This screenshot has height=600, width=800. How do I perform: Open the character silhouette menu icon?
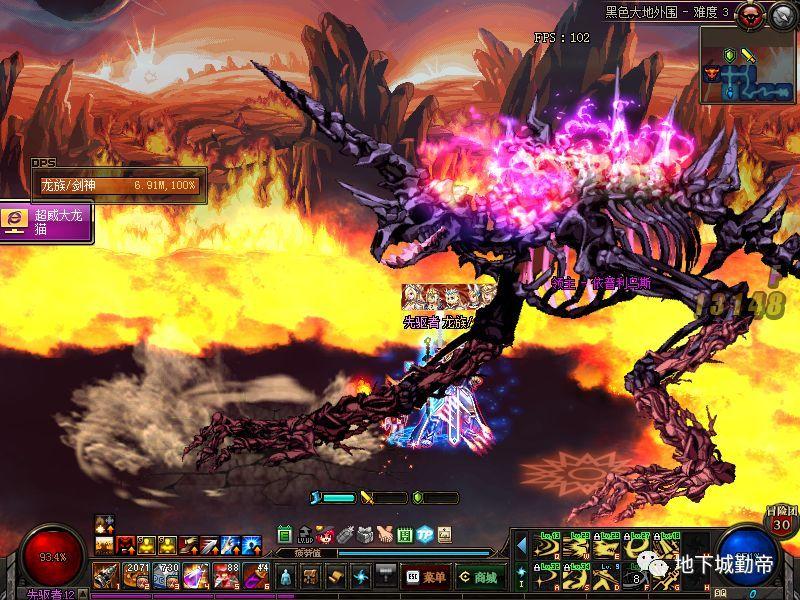(285, 577)
